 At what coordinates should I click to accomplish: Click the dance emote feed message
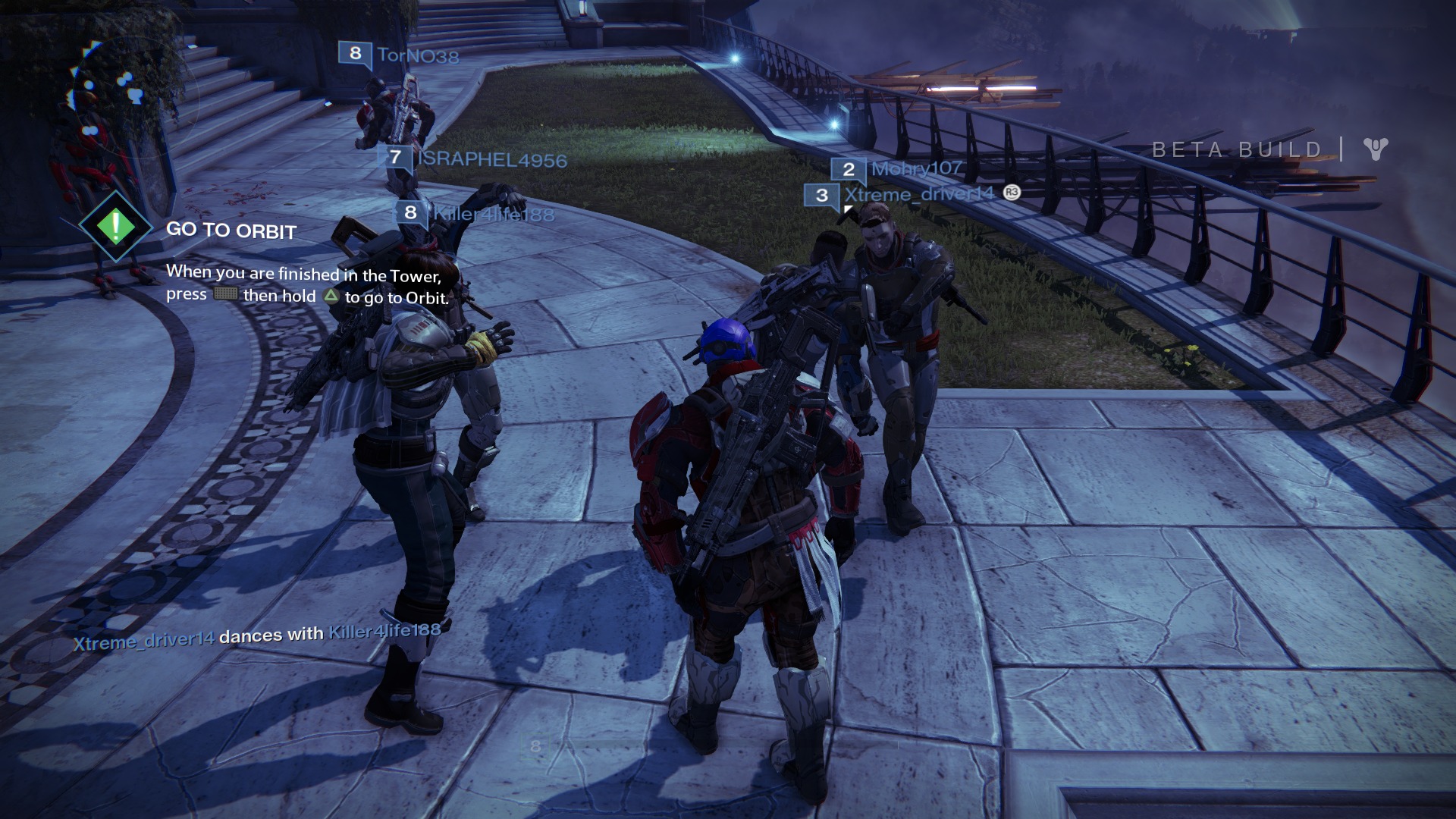(257, 635)
